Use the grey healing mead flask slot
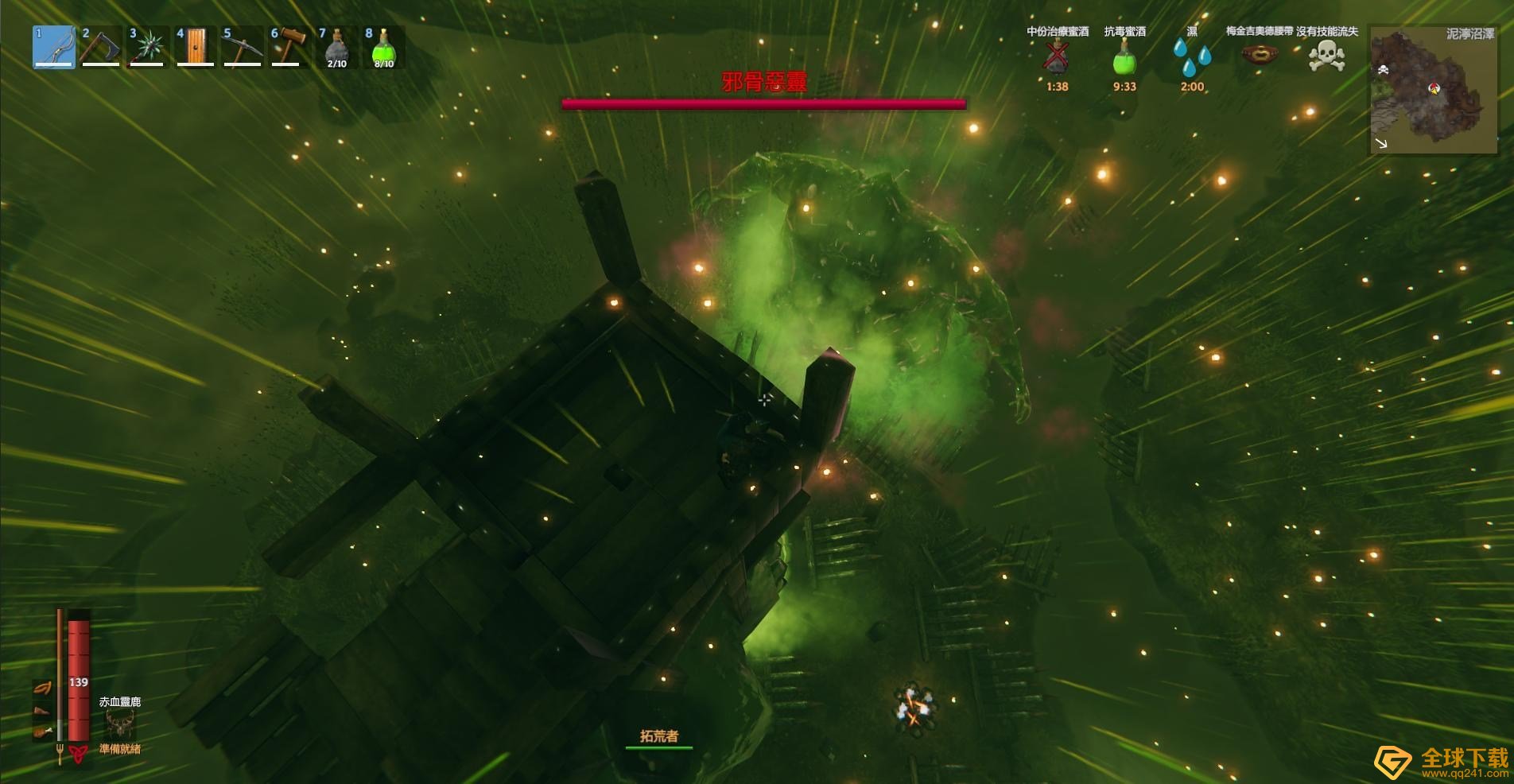The height and width of the screenshot is (784, 1514). pyautogui.click(x=337, y=47)
